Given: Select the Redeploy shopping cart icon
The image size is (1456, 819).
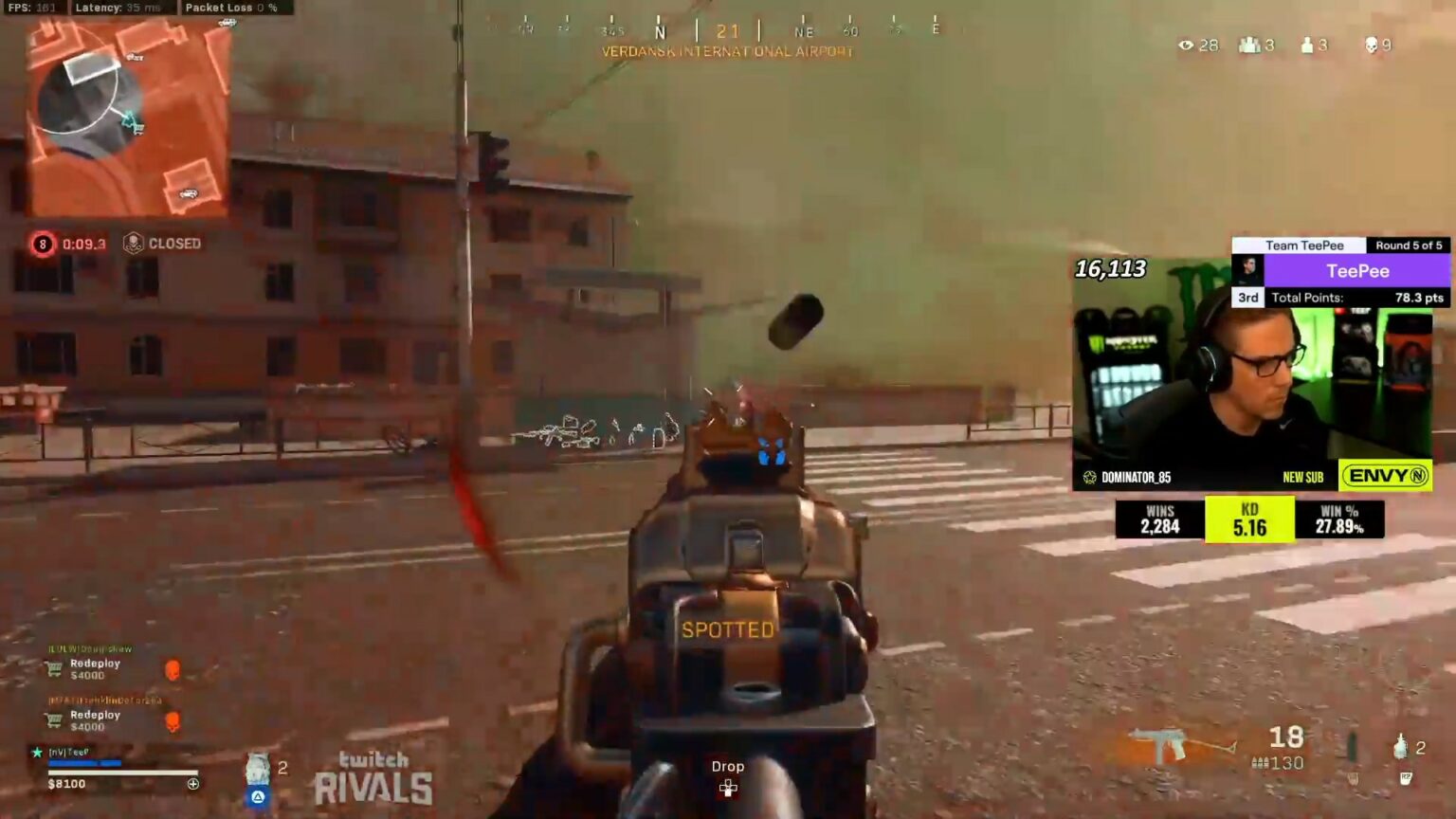Looking at the screenshot, I should point(53,669).
